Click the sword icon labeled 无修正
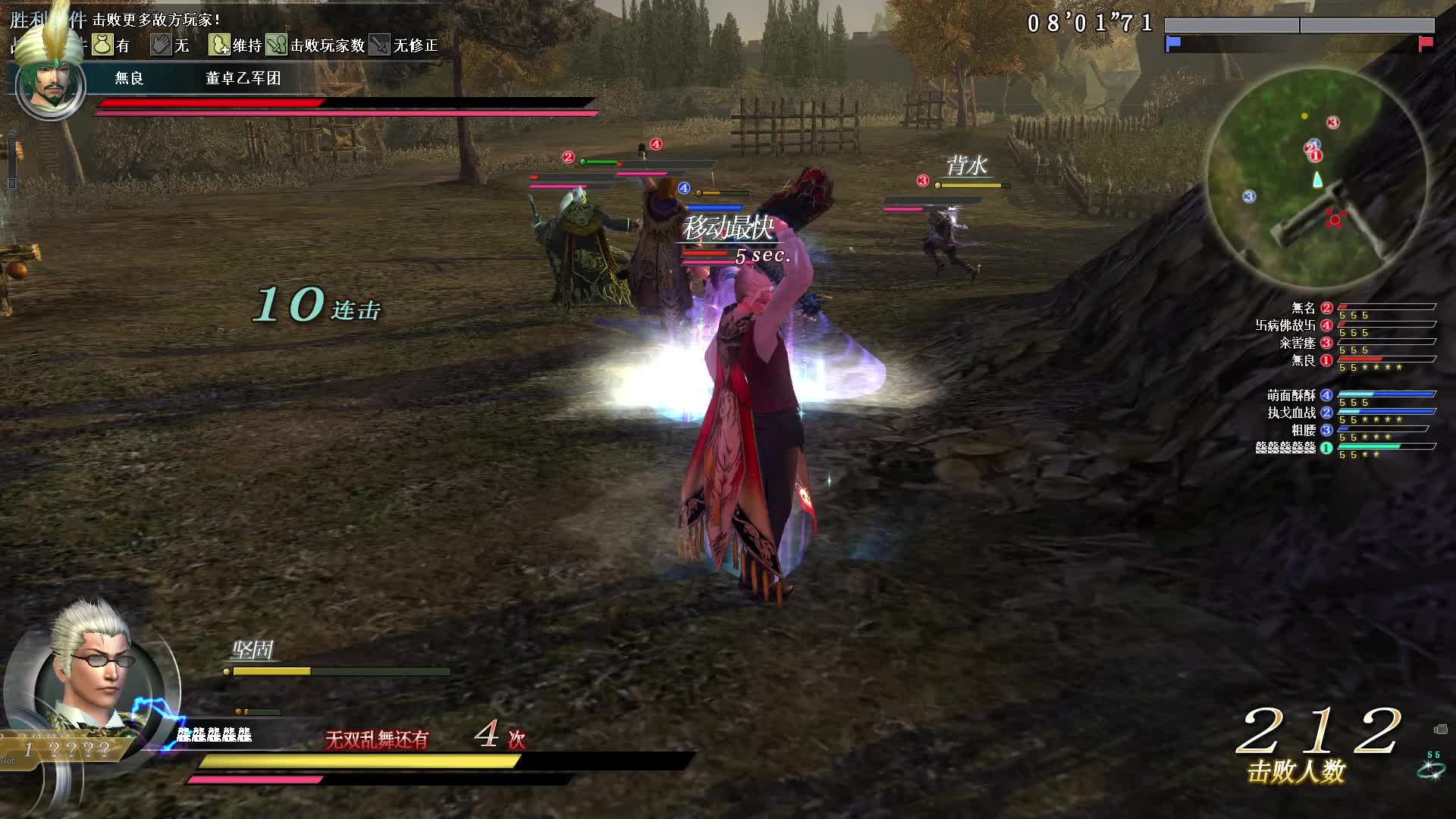Screen dimensions: 1456x819 379,45
